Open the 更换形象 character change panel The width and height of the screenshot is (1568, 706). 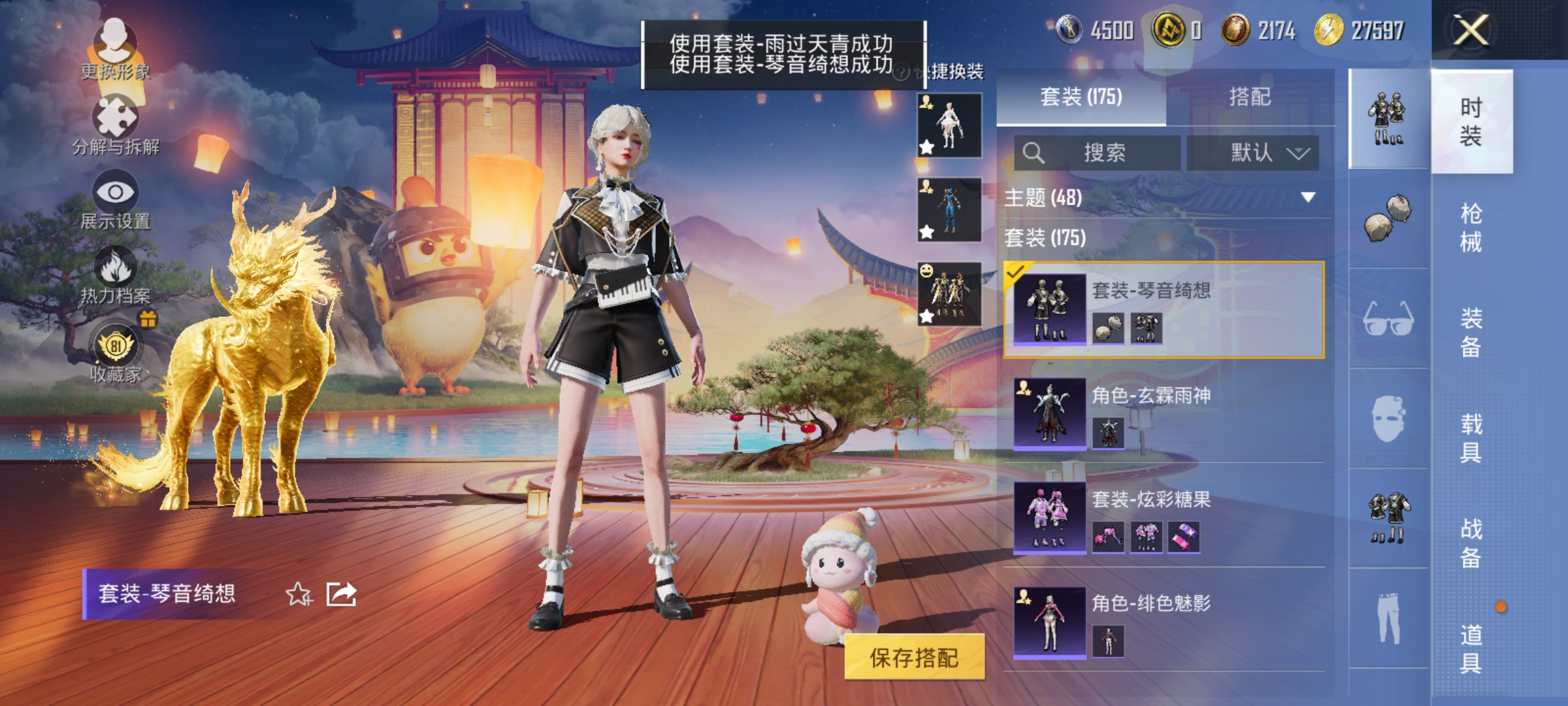pos(116,46)
